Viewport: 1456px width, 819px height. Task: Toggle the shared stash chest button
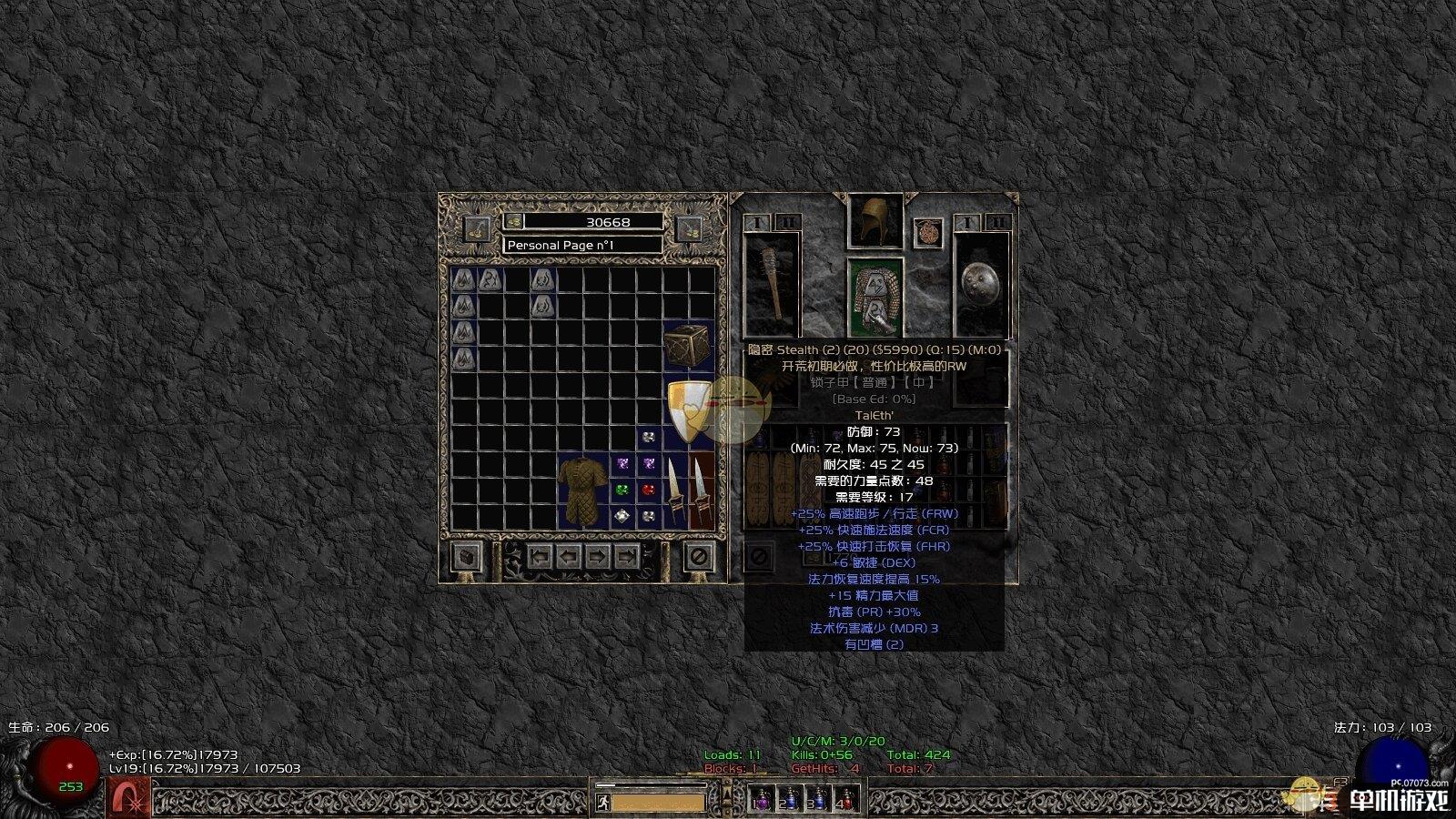pyautogui.click(x=466, y=556)
